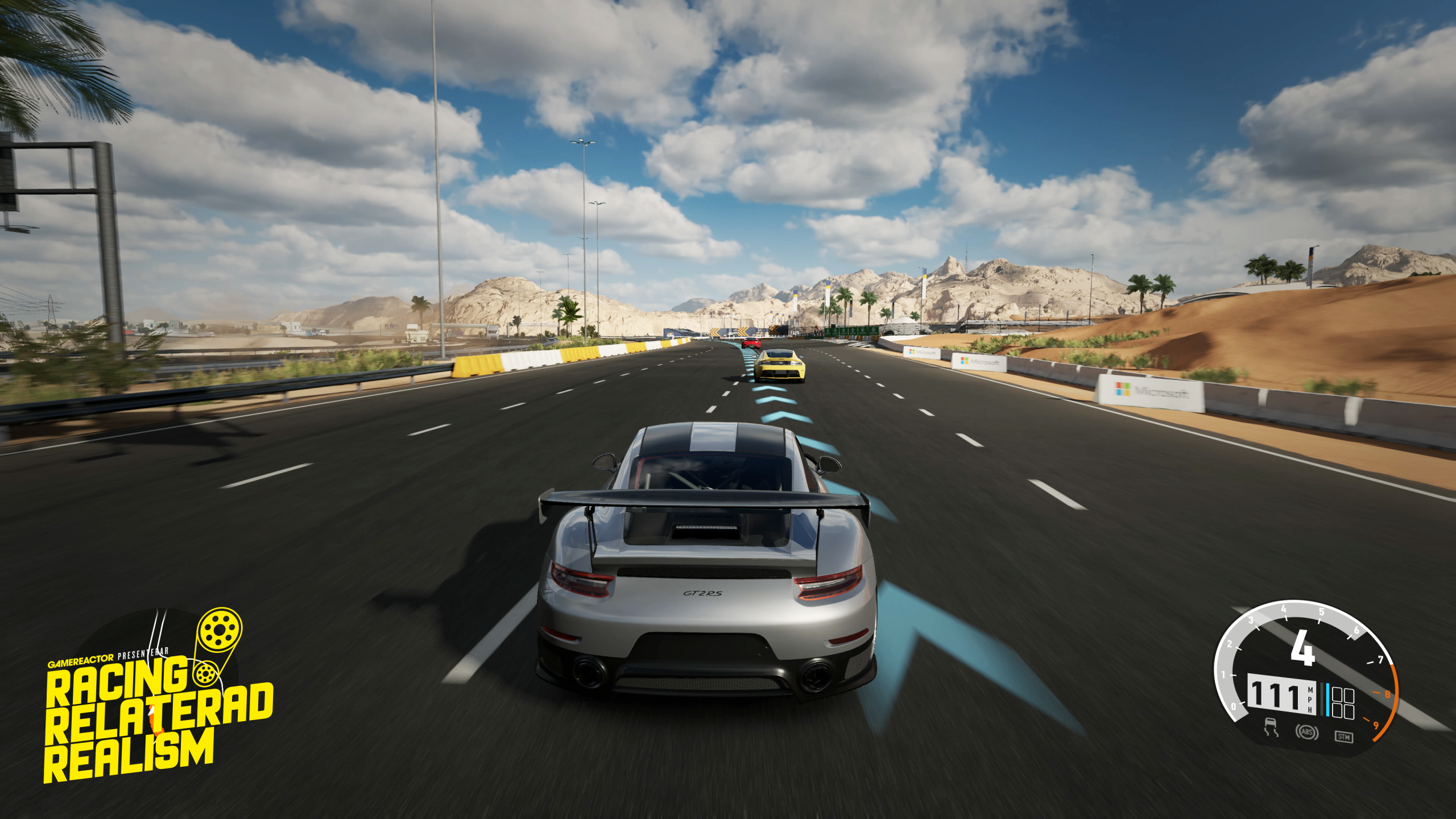Viewport: 1456px width, 819px height.
Task: Select the MPH unit label
Action: click(1309, 700)
